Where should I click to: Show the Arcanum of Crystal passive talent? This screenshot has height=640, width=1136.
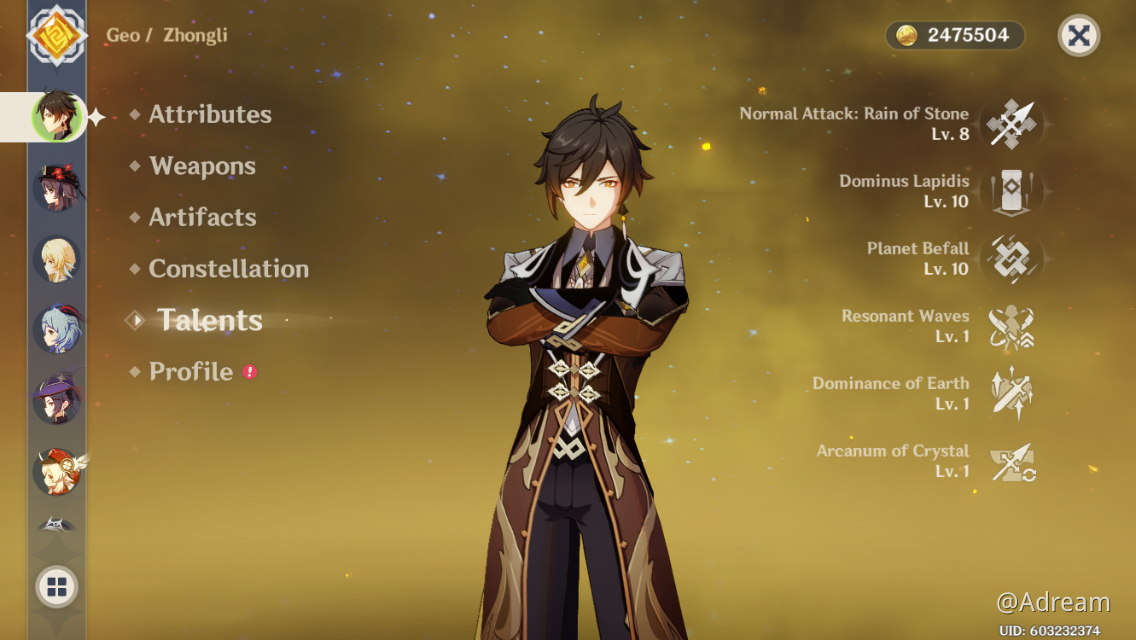point(1011,461)
